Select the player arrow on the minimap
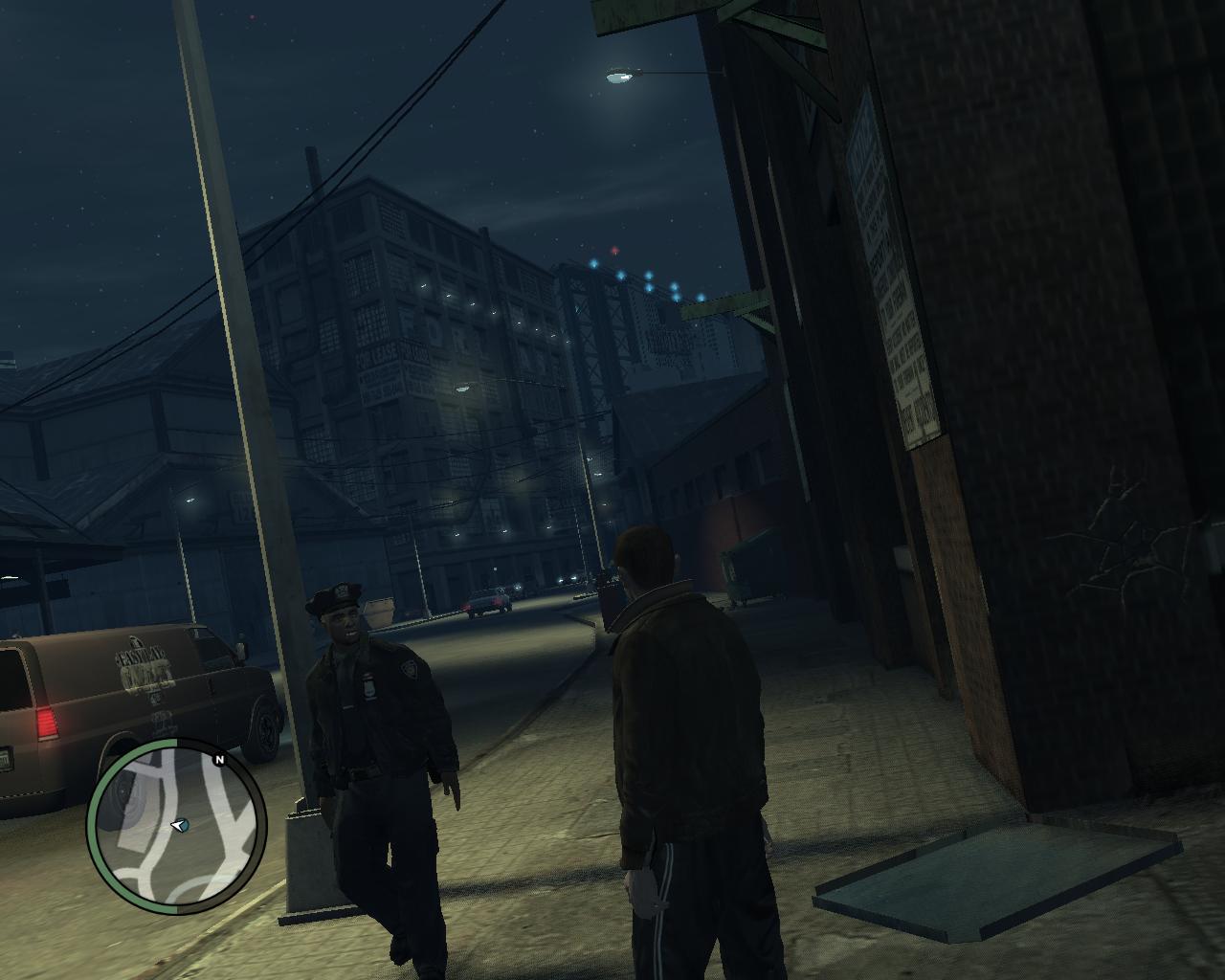 [x=178, y=824]
